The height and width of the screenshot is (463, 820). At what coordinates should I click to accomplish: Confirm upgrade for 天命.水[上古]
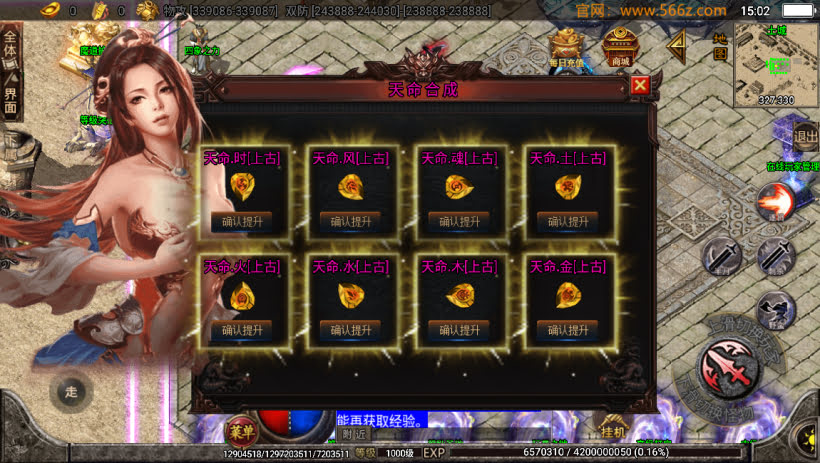(350, 329)
